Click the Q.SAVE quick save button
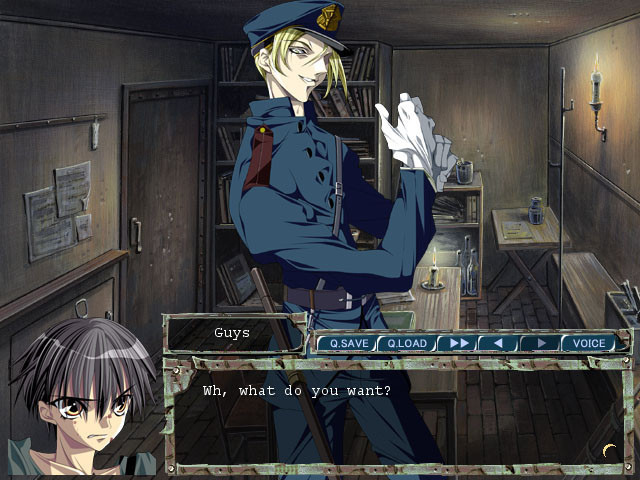640x480 pixels. [x=348, y=343]
